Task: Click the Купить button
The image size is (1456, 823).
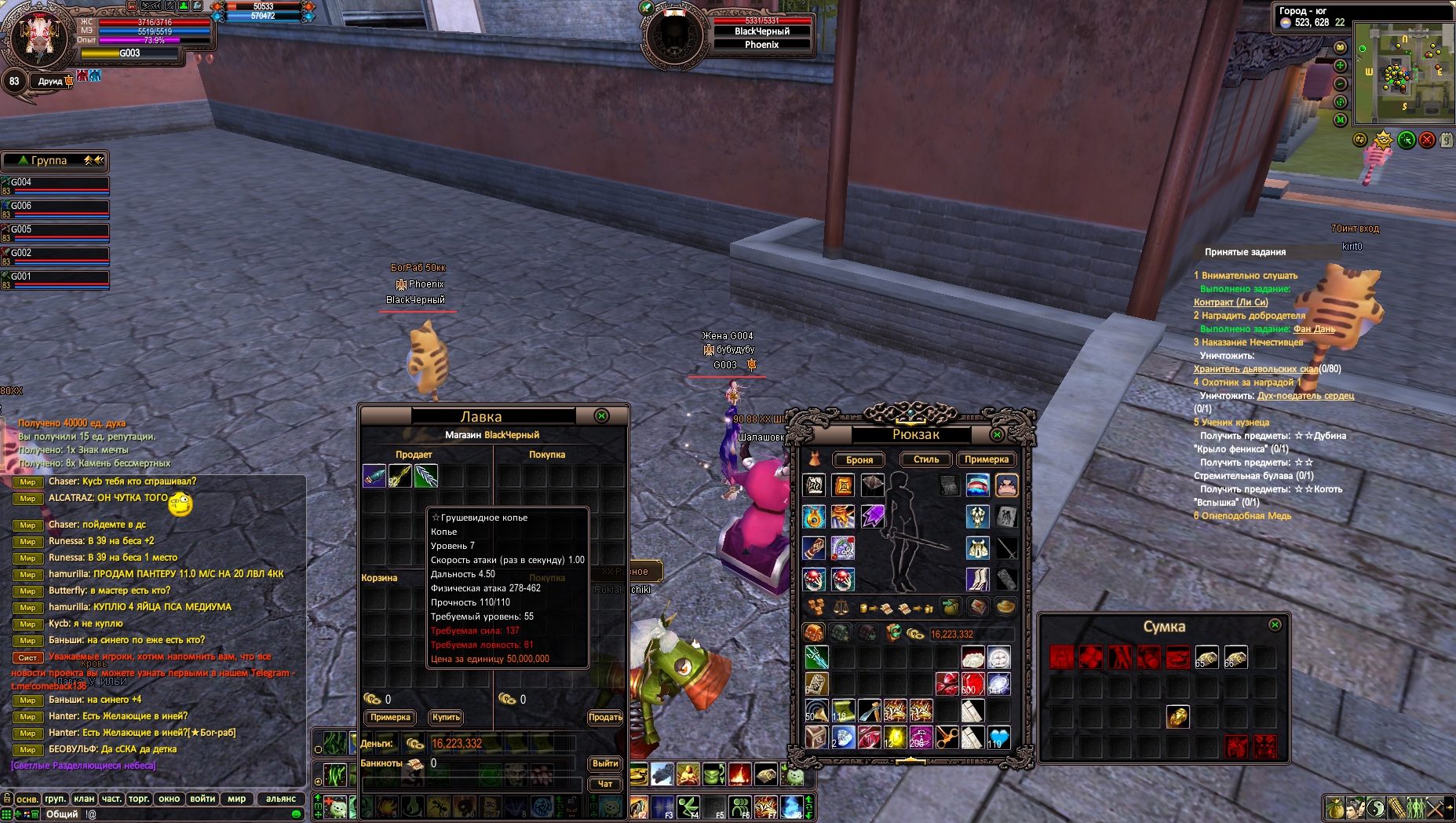Action: [x=446, y=717]
